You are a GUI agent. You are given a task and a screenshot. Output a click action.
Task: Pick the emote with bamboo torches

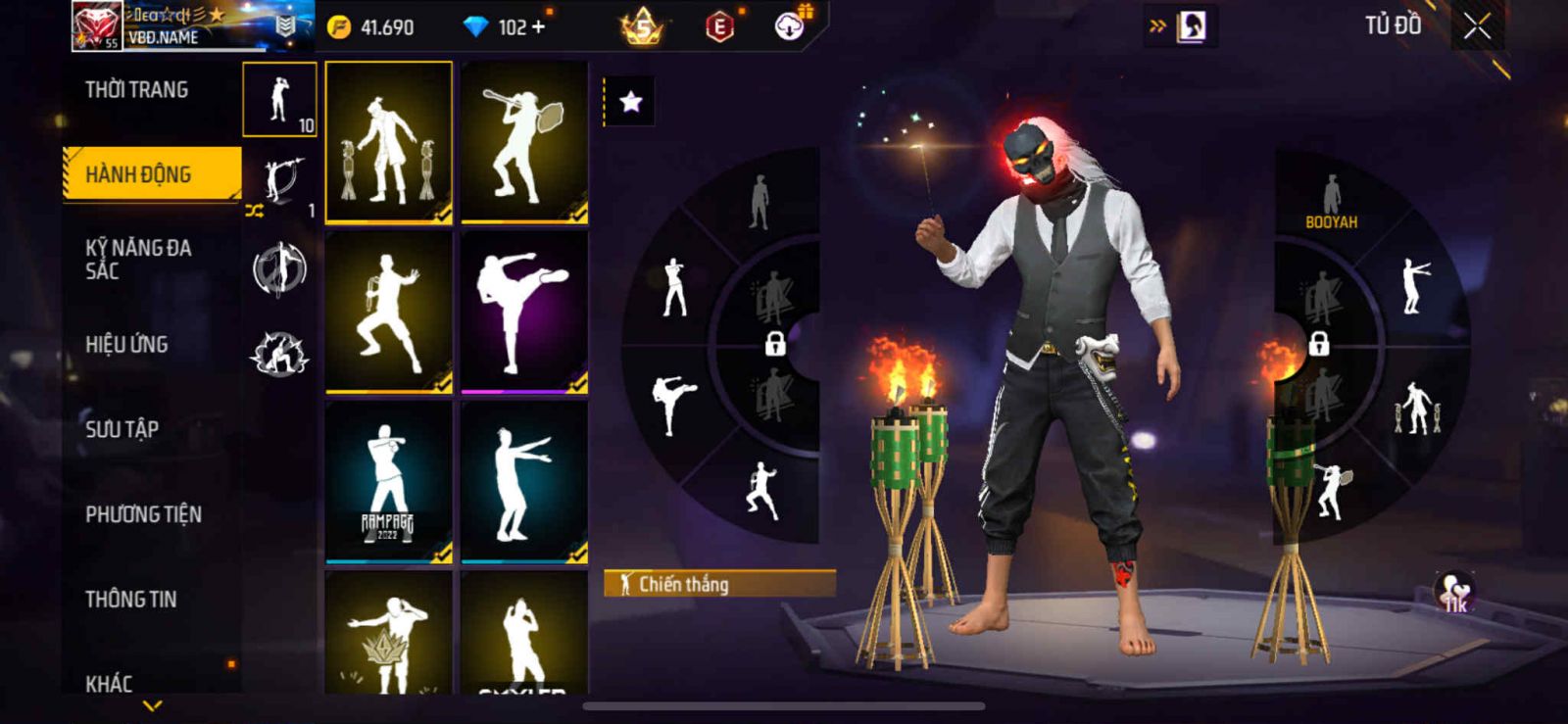[389, 142]
